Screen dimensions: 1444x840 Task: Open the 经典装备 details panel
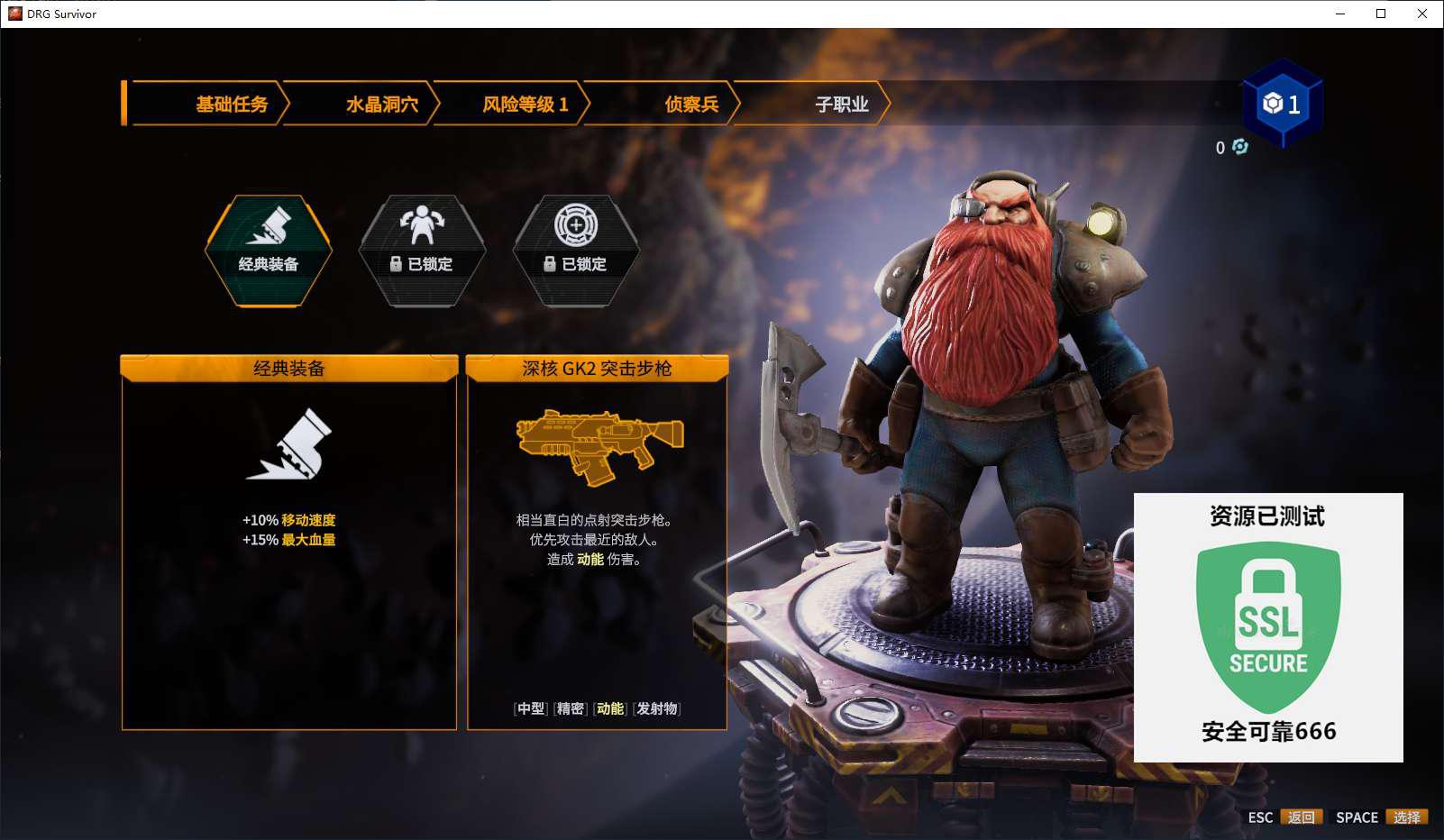coord(288,541)
